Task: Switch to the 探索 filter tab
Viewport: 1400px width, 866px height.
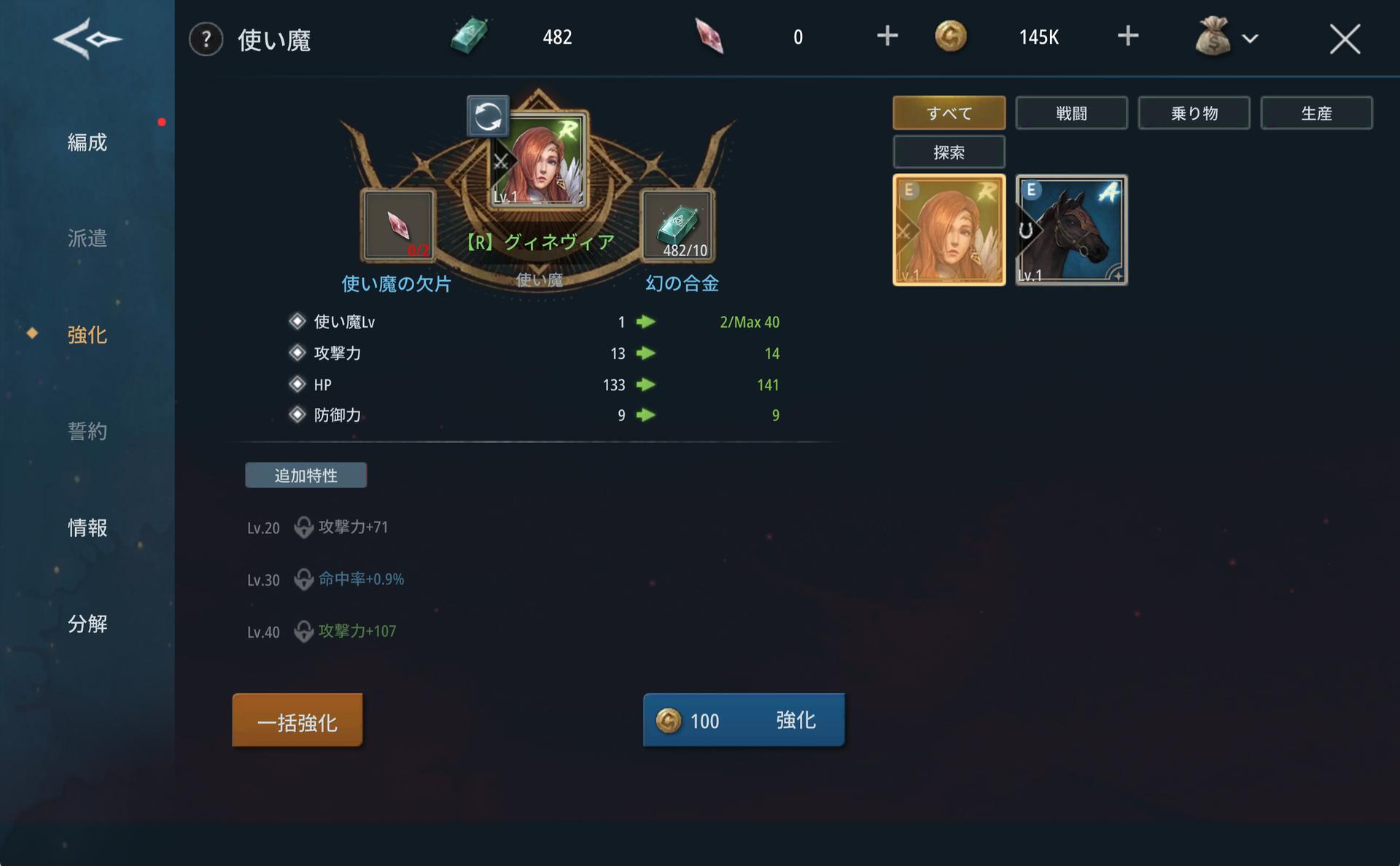Action: point(949,152)
